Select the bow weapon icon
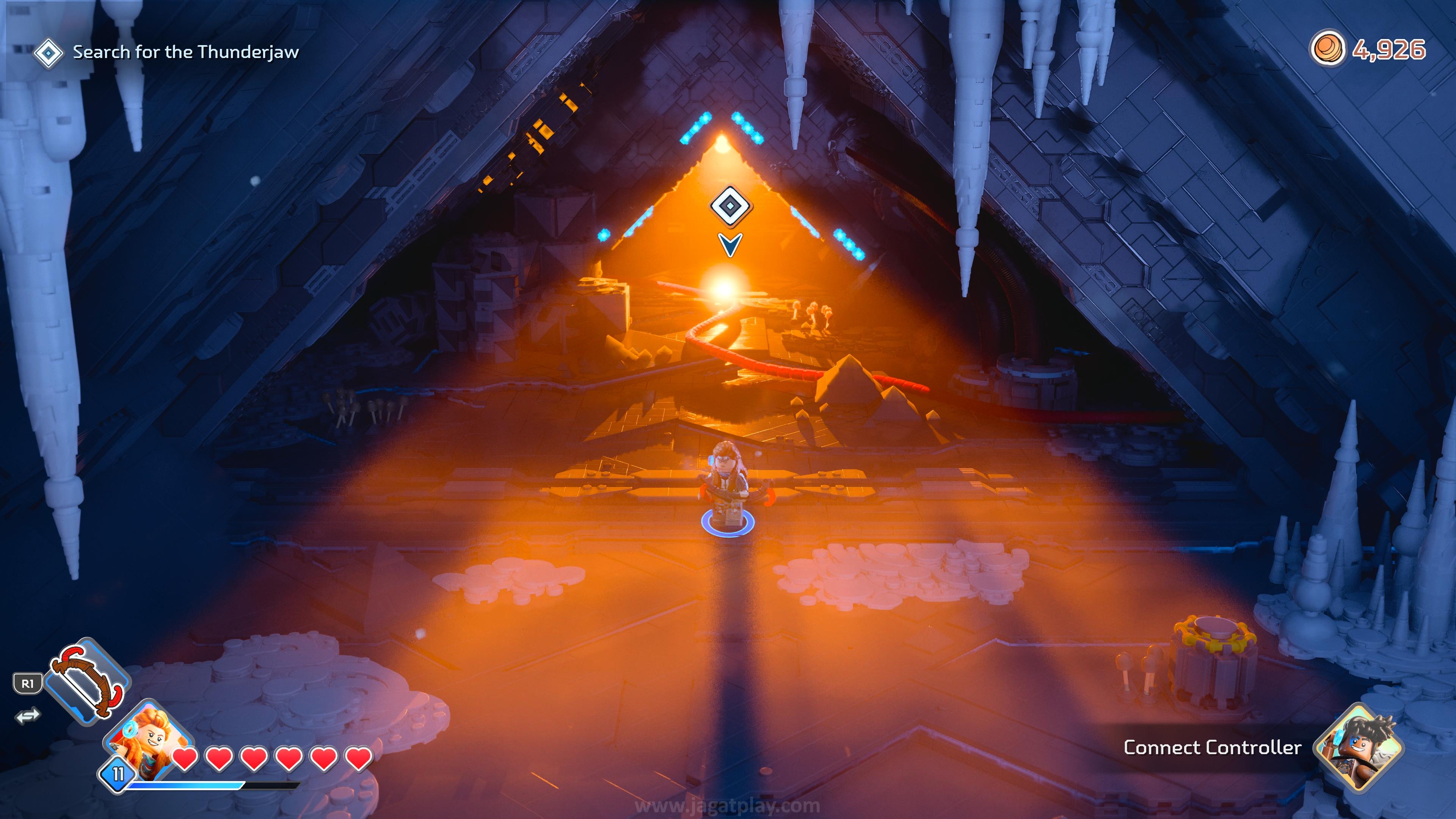The width and height of the screenshot is (1456, 819). (87, 681)
